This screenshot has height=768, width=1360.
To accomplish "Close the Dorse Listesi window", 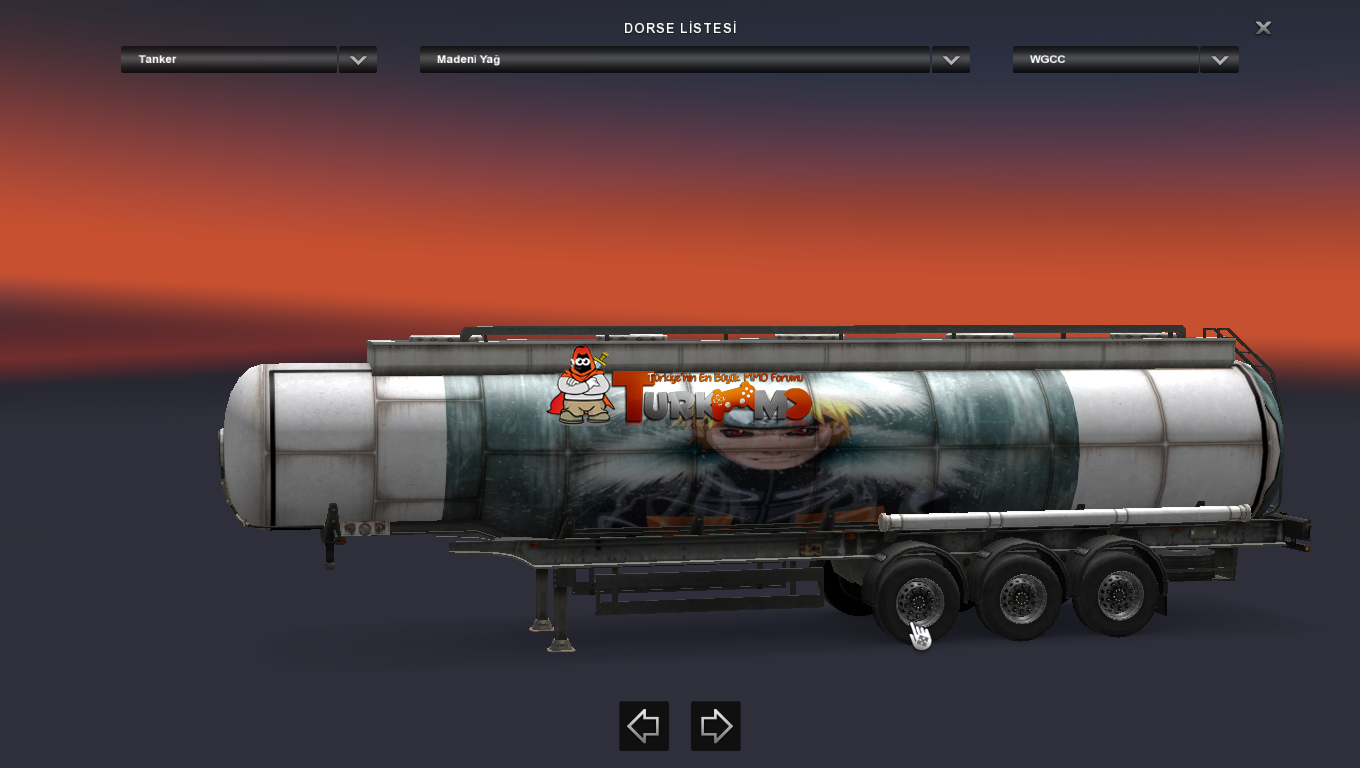I will pos(1263,28).
